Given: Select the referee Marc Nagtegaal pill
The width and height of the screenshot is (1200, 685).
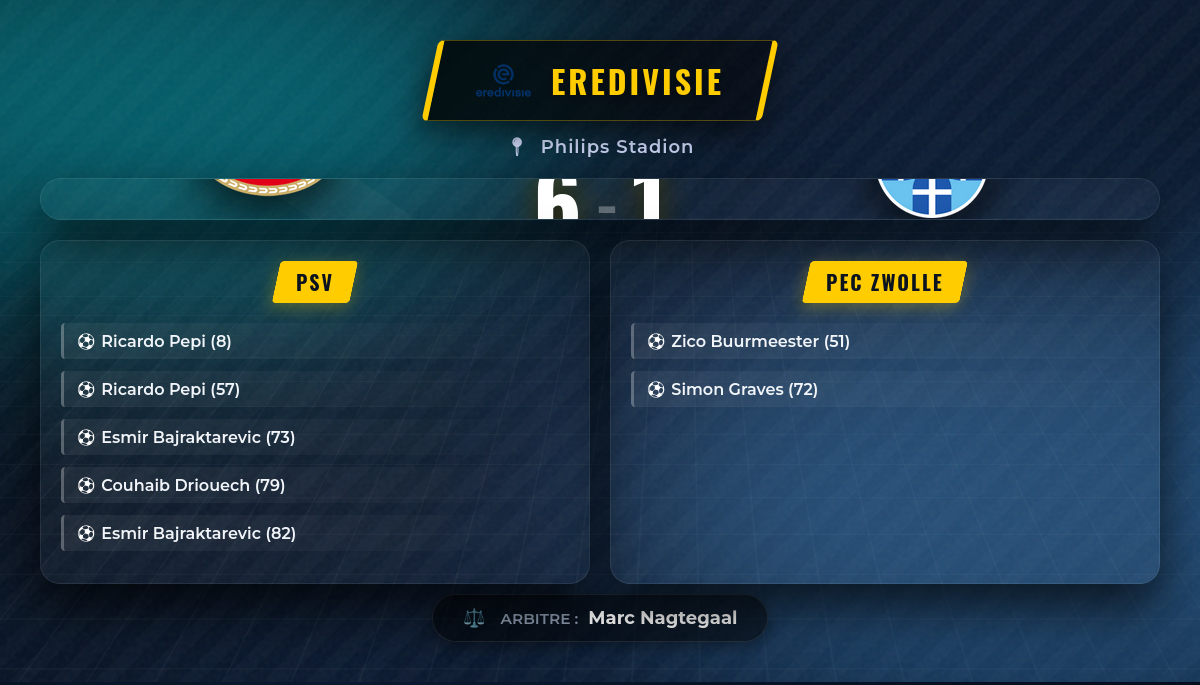Looking at the screenshot, I should tap(600, 618).
